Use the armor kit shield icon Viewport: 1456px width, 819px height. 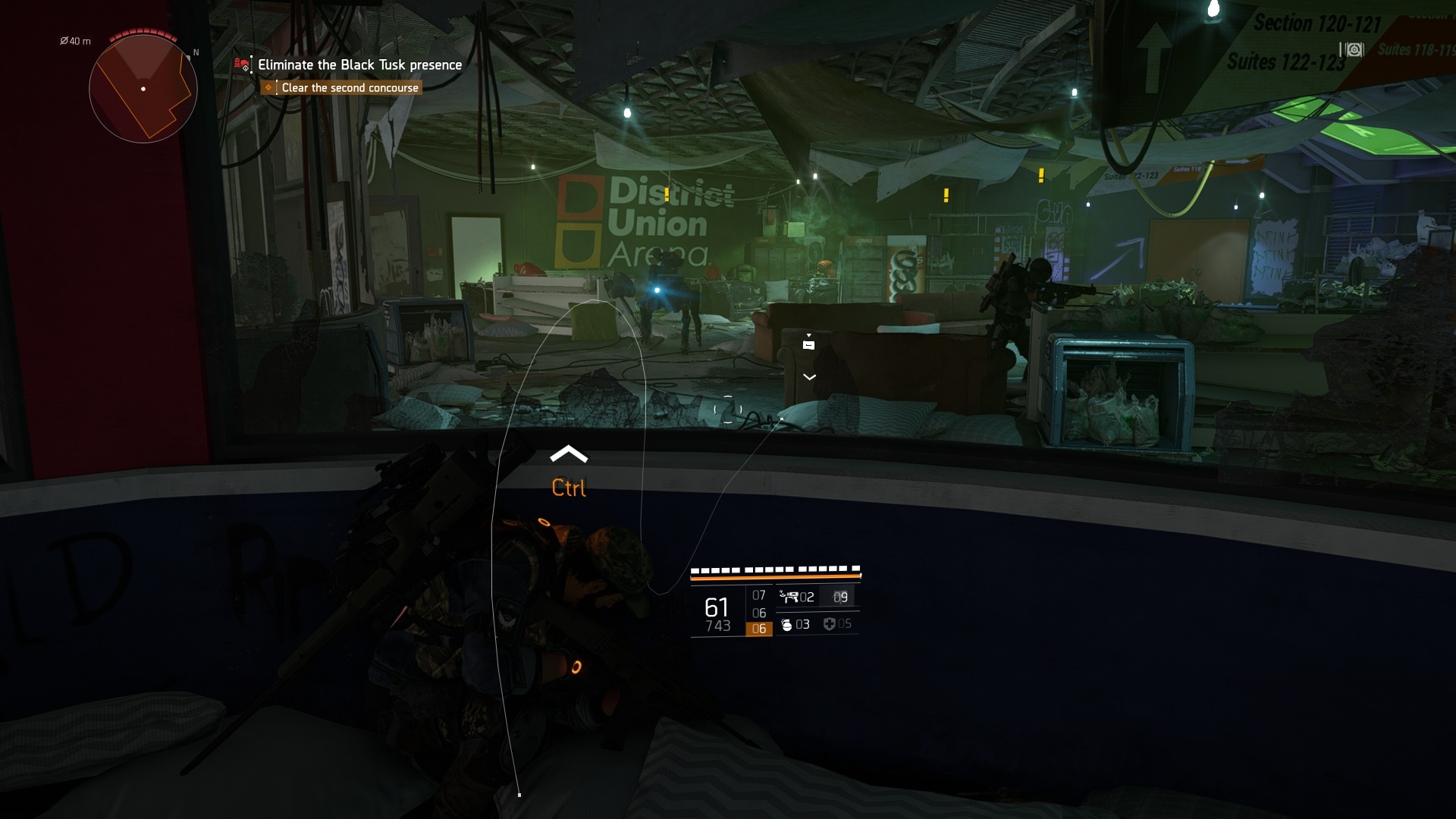coord(829,624)
